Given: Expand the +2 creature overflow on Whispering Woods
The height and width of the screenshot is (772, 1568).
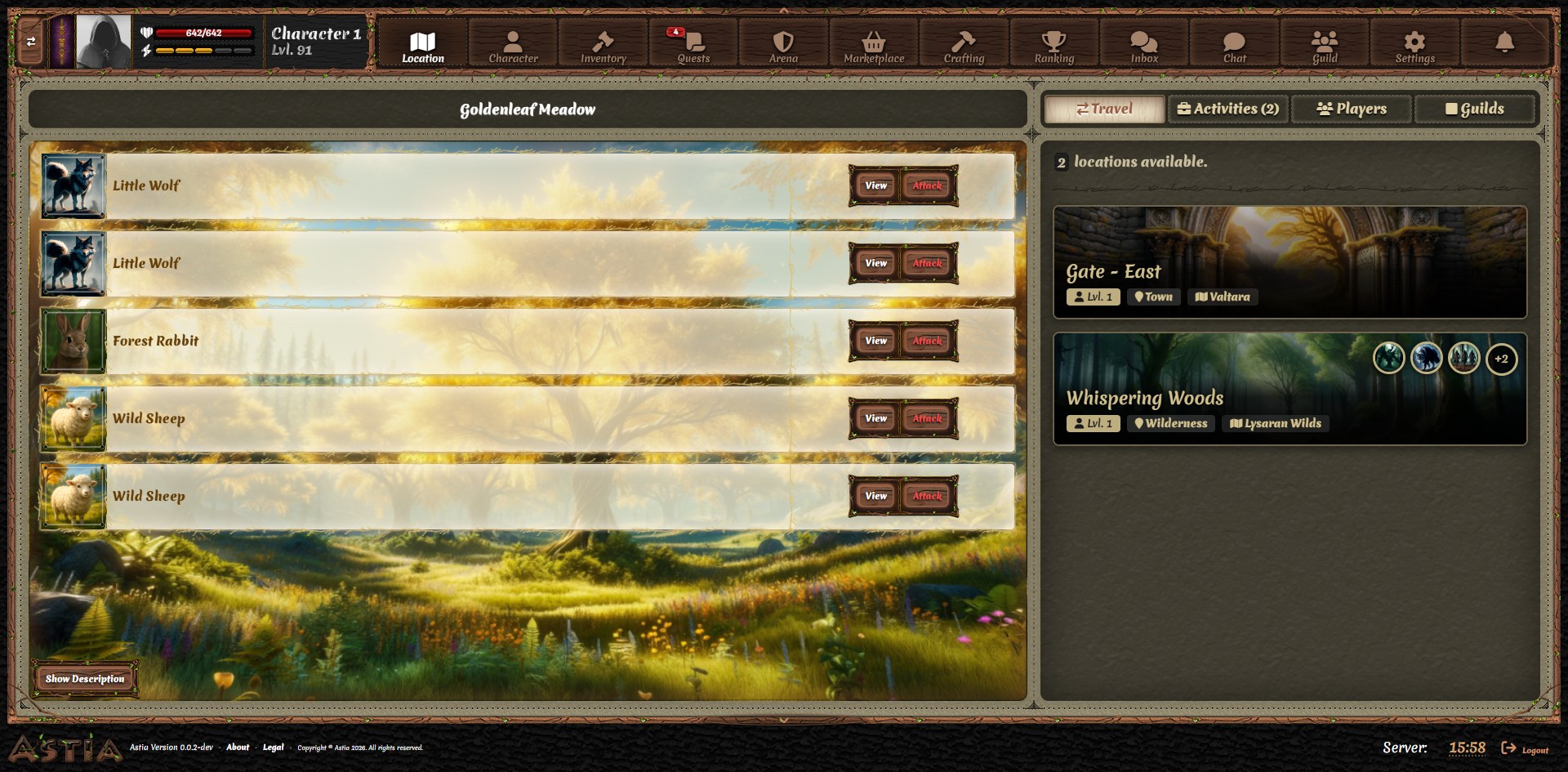Looking at the screenshot, I should 1501,359.
